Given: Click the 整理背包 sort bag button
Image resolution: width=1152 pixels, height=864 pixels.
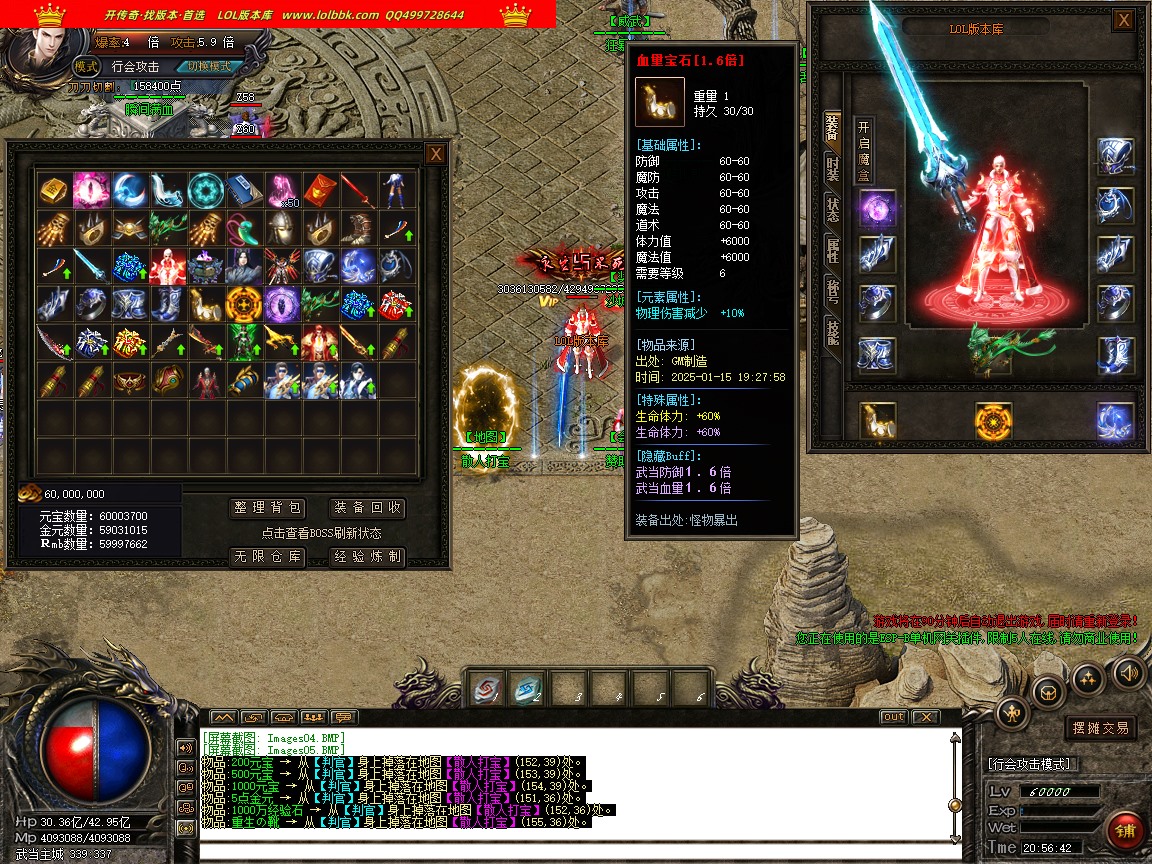Looking at the screenshot, I should (x=266, y=508).
